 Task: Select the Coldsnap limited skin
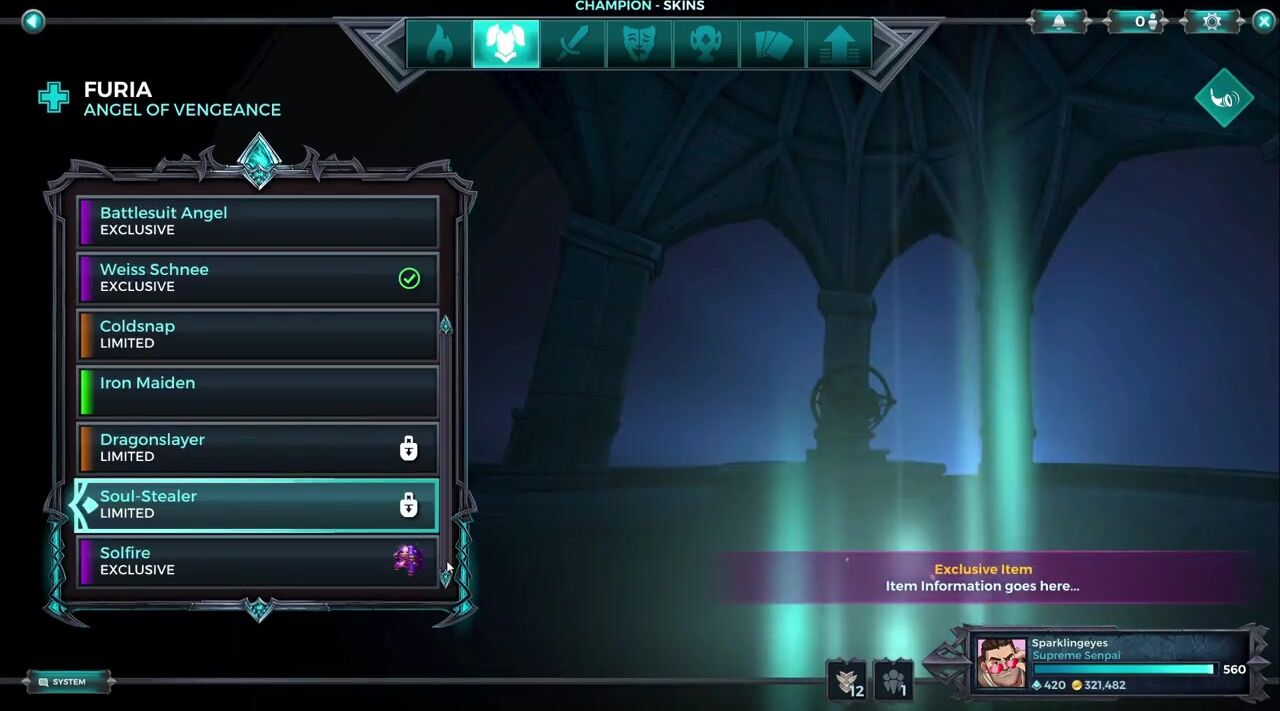pyautogui.click(x=258, y=334)
